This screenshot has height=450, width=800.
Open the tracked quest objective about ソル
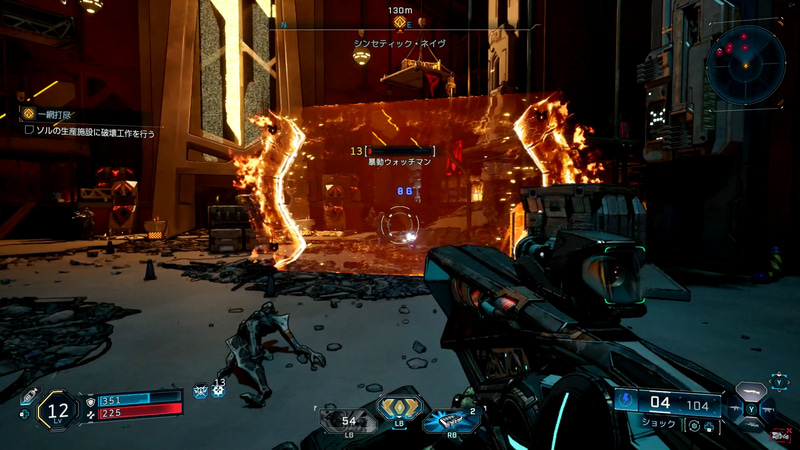pos(90,133)
